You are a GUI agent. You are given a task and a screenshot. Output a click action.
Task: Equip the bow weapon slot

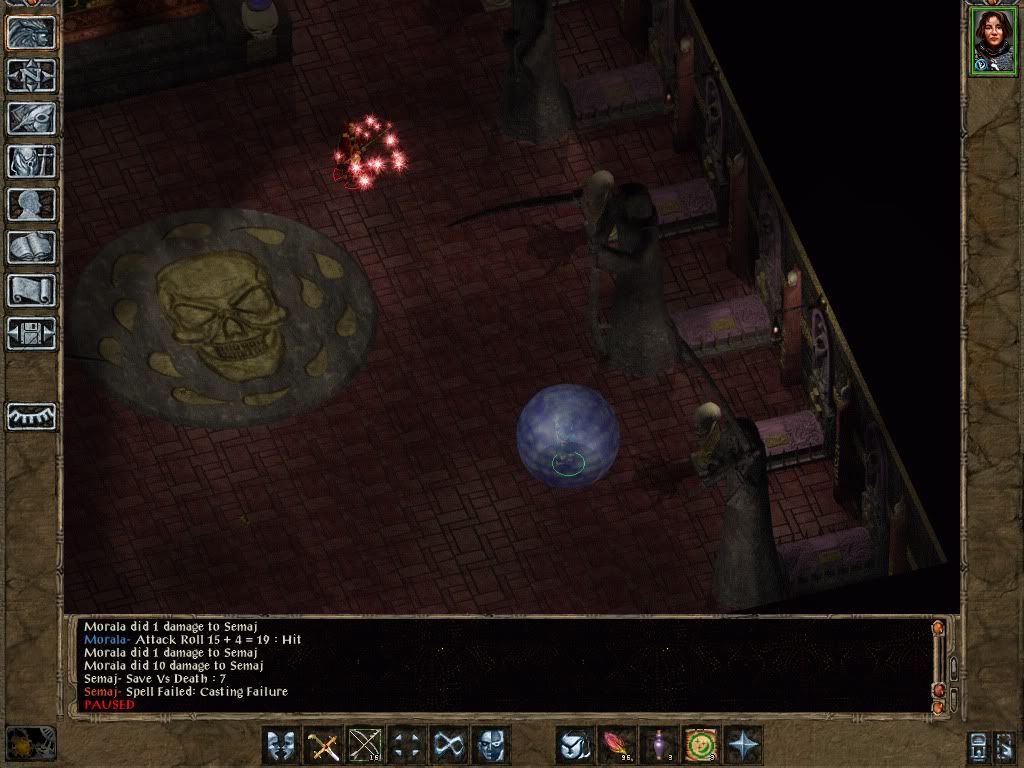pos(366,745)
